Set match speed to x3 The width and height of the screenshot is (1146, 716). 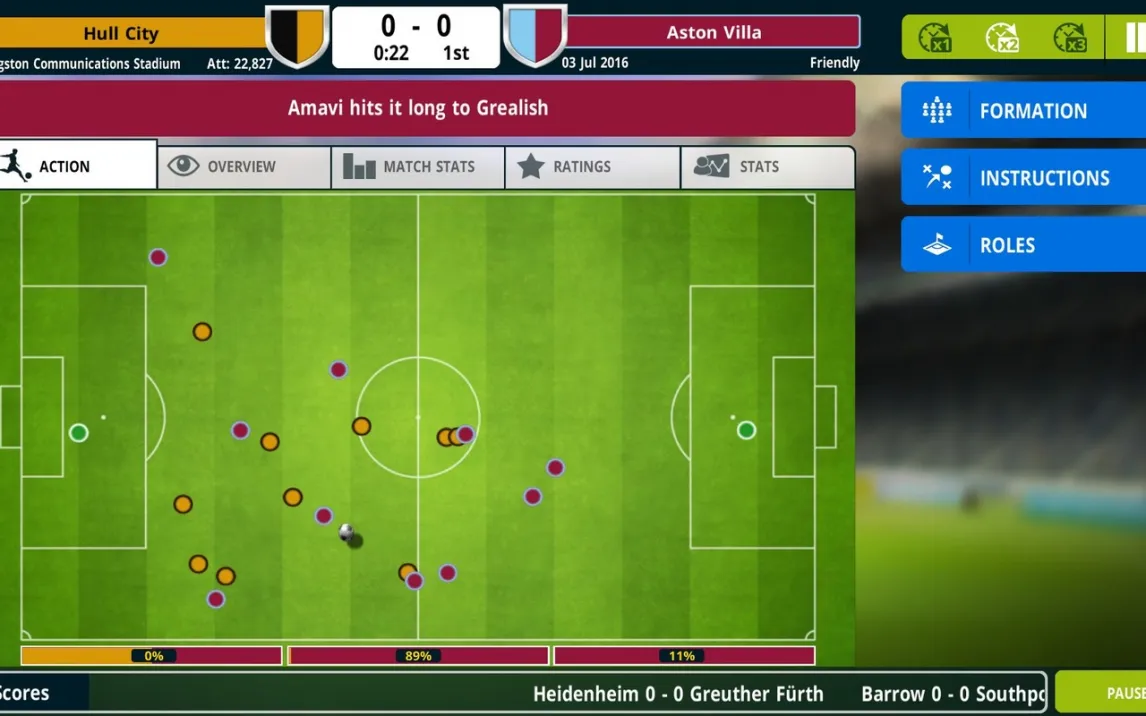(1070, 38)
